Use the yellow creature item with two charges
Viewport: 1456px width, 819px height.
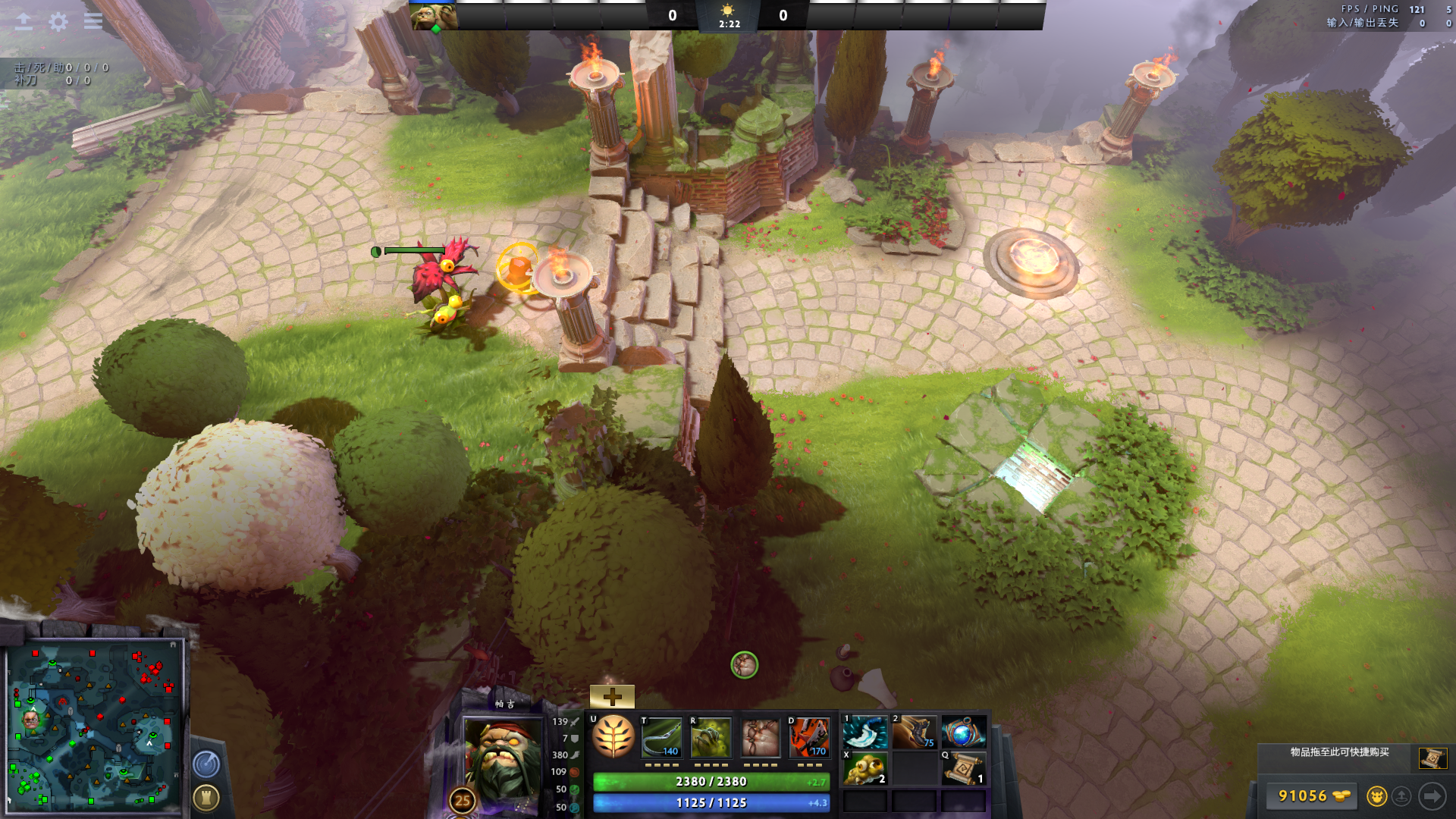(x=865, y=768)
